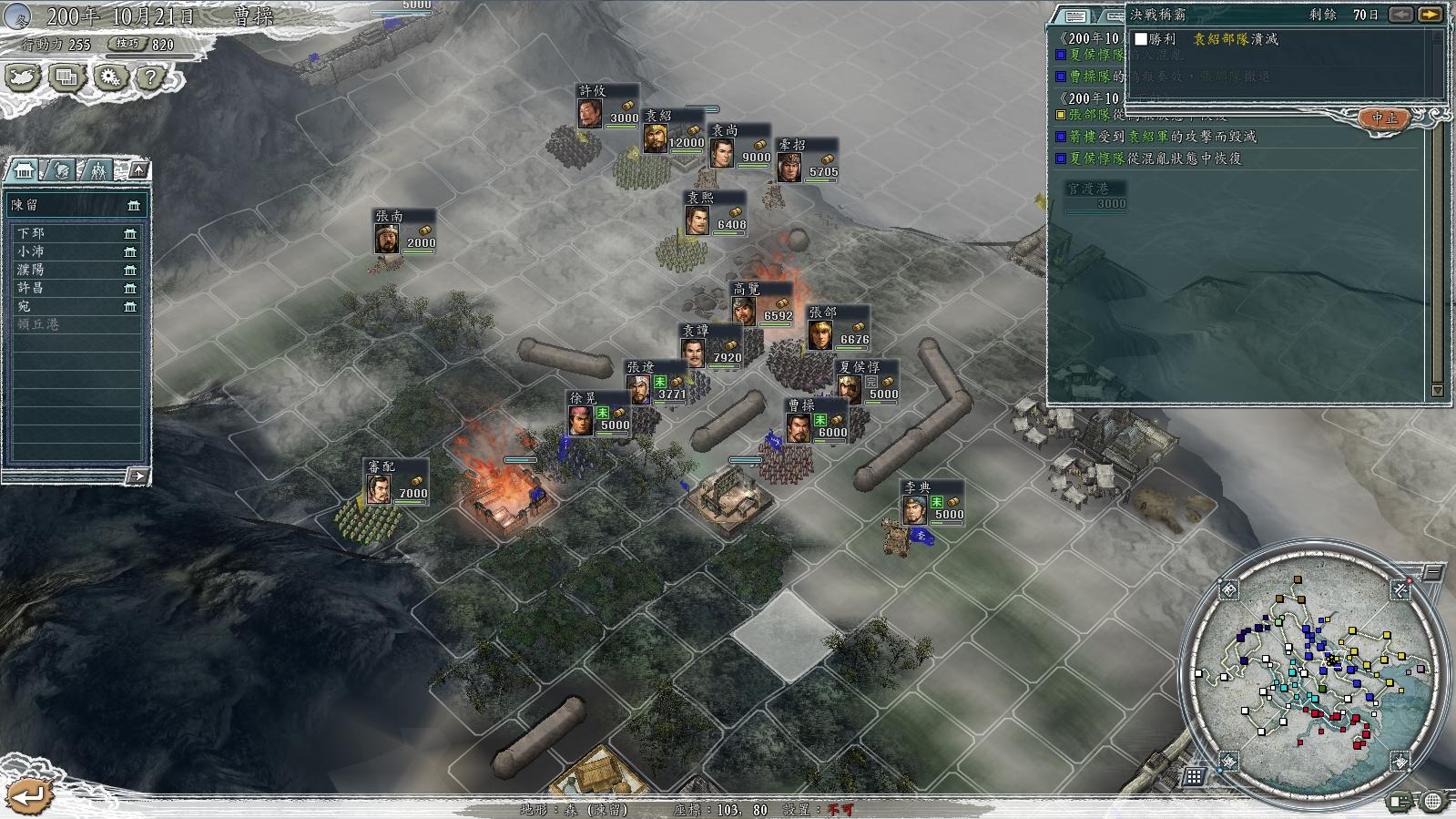Open the territory map button

[x=23, y=77]
